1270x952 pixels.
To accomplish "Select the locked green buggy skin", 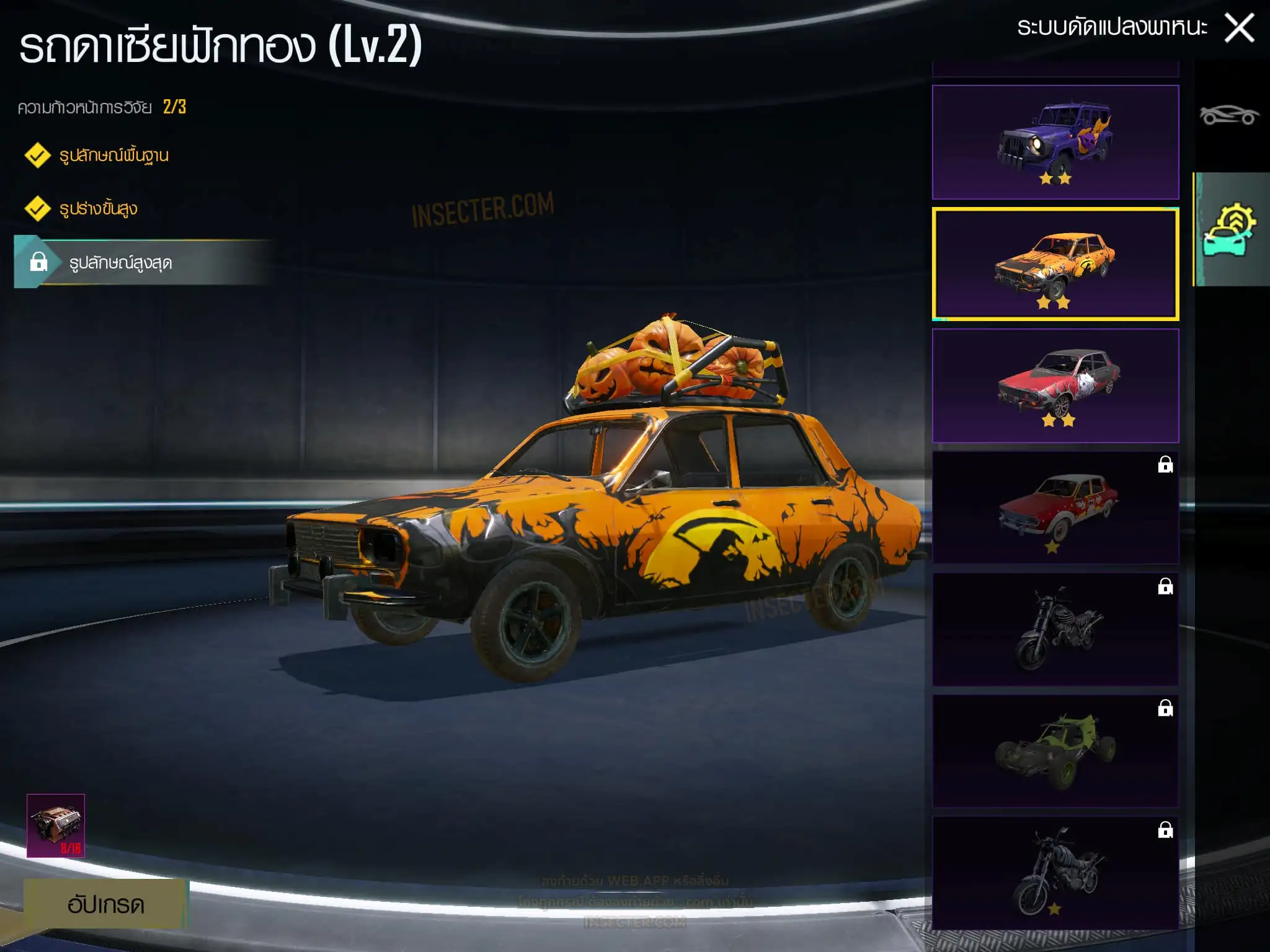I will click(x=1055, y=751).
